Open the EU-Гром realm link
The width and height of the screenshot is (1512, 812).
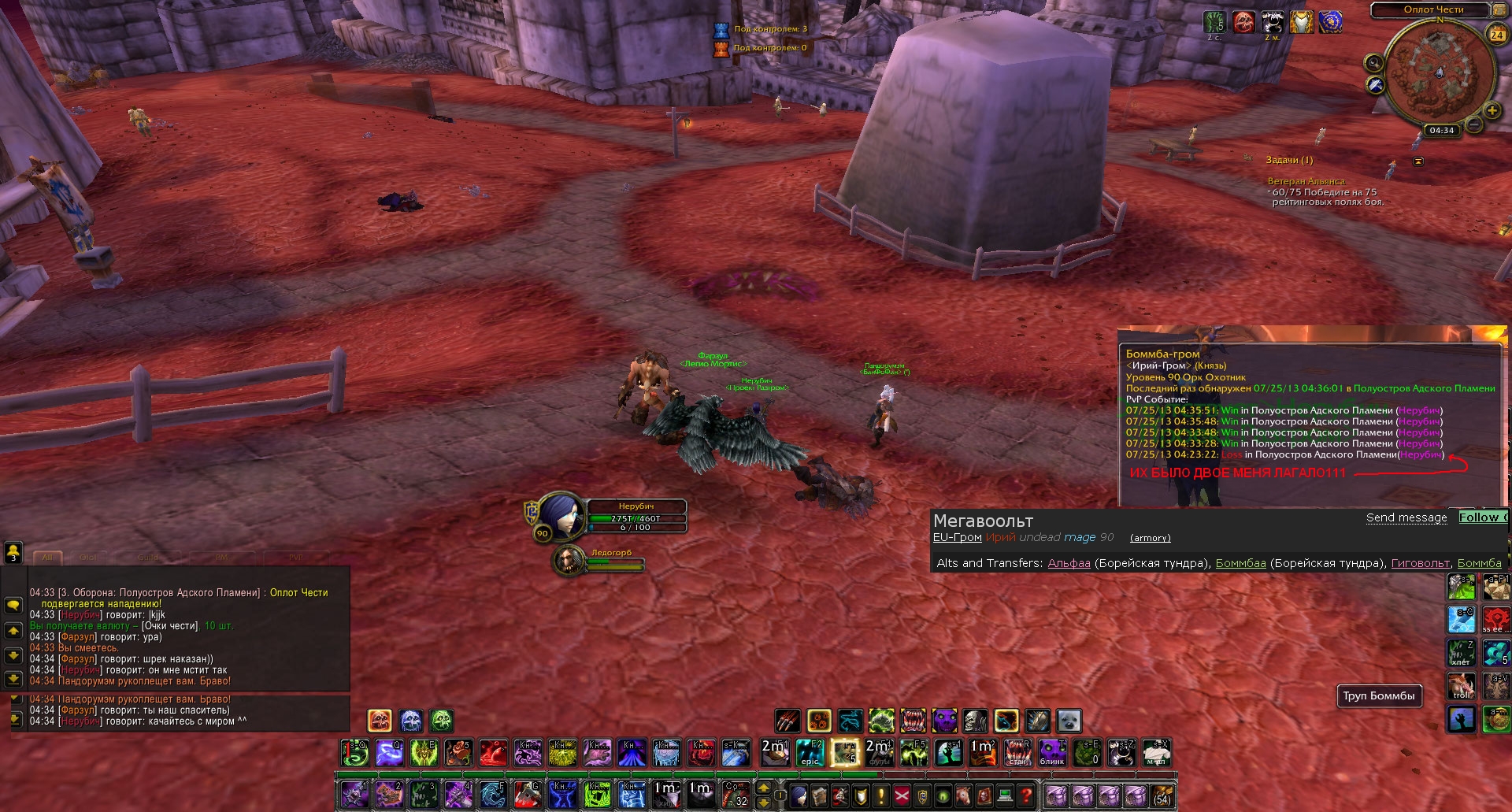point(957,537)
